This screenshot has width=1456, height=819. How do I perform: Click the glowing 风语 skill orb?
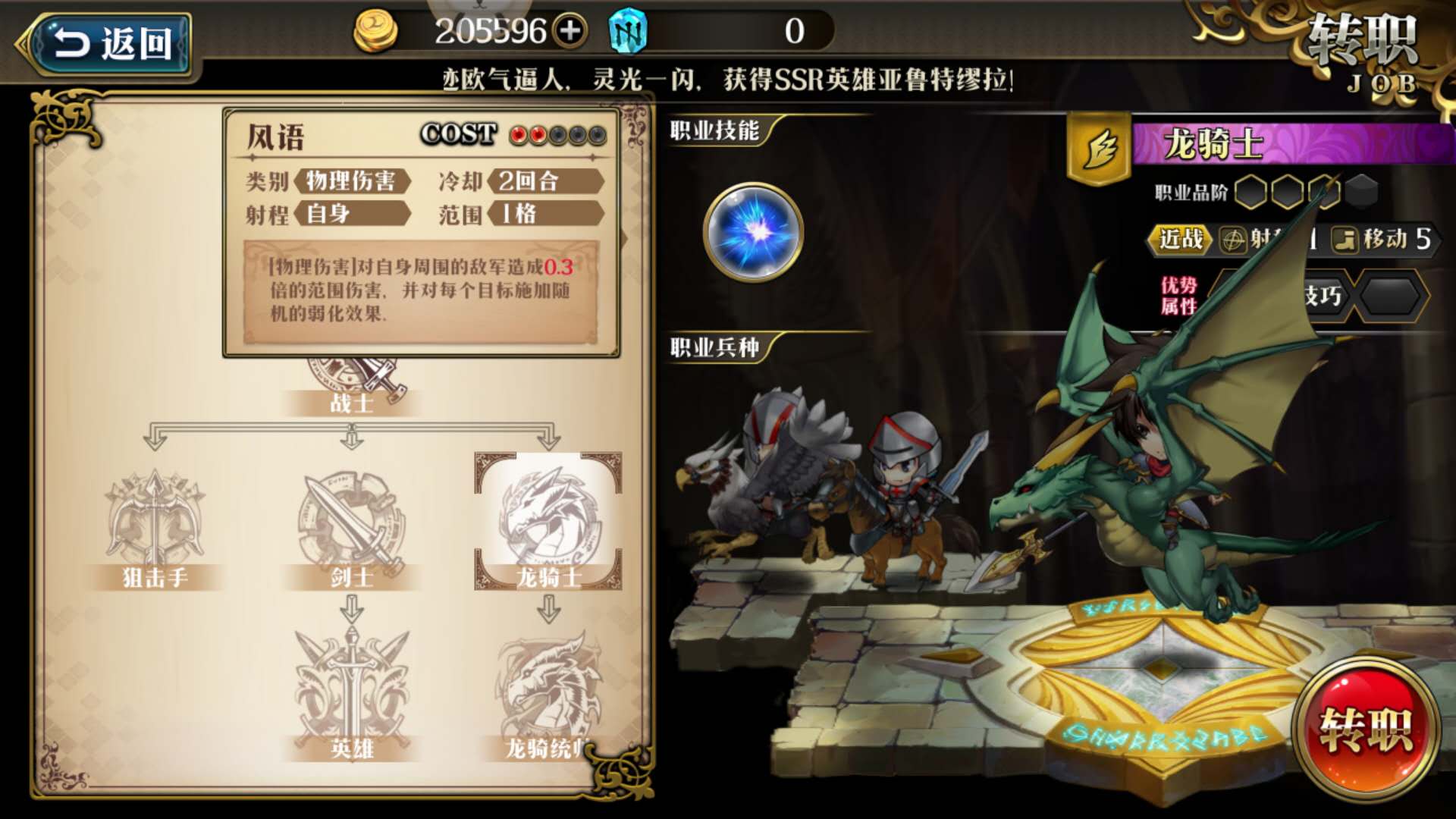[x=753, y=233]
